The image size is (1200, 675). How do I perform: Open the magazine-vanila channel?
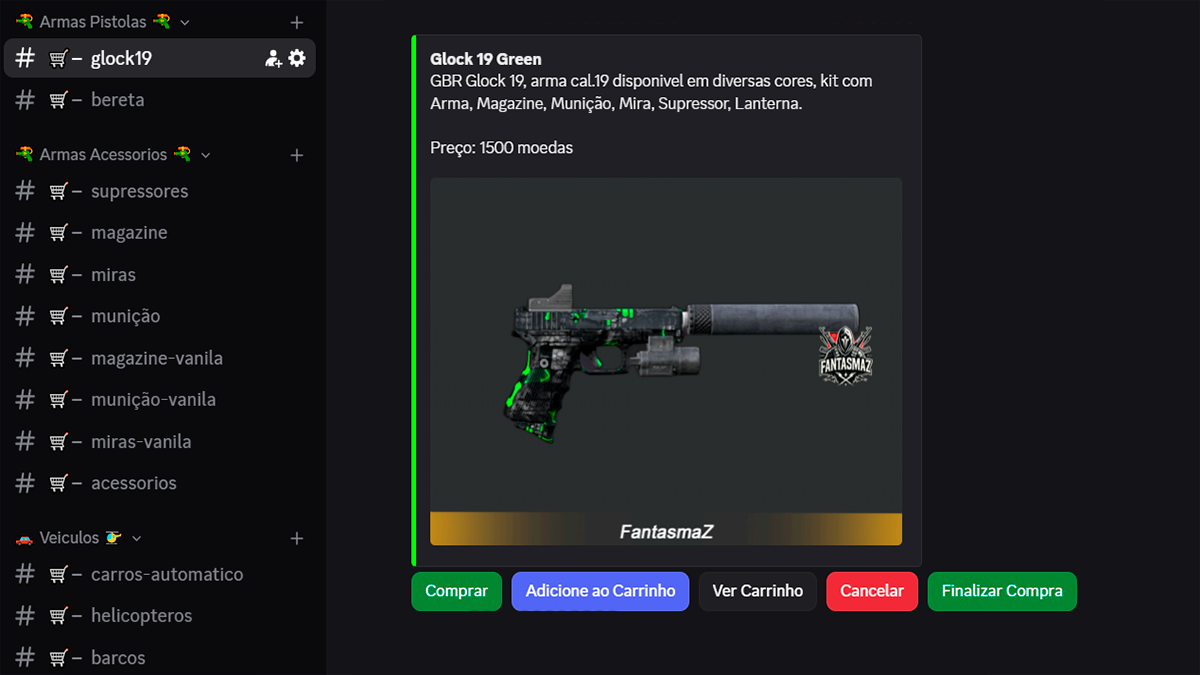(156, 358)
